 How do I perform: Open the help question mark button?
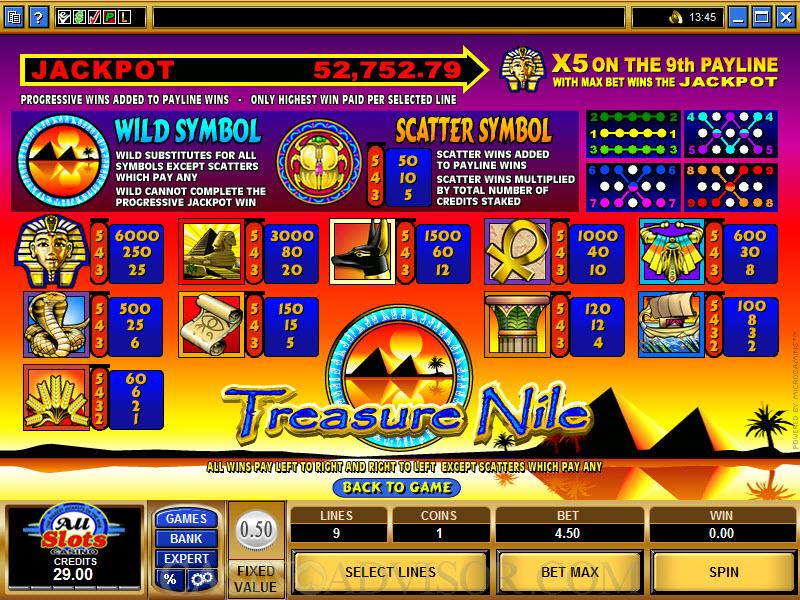38,16
